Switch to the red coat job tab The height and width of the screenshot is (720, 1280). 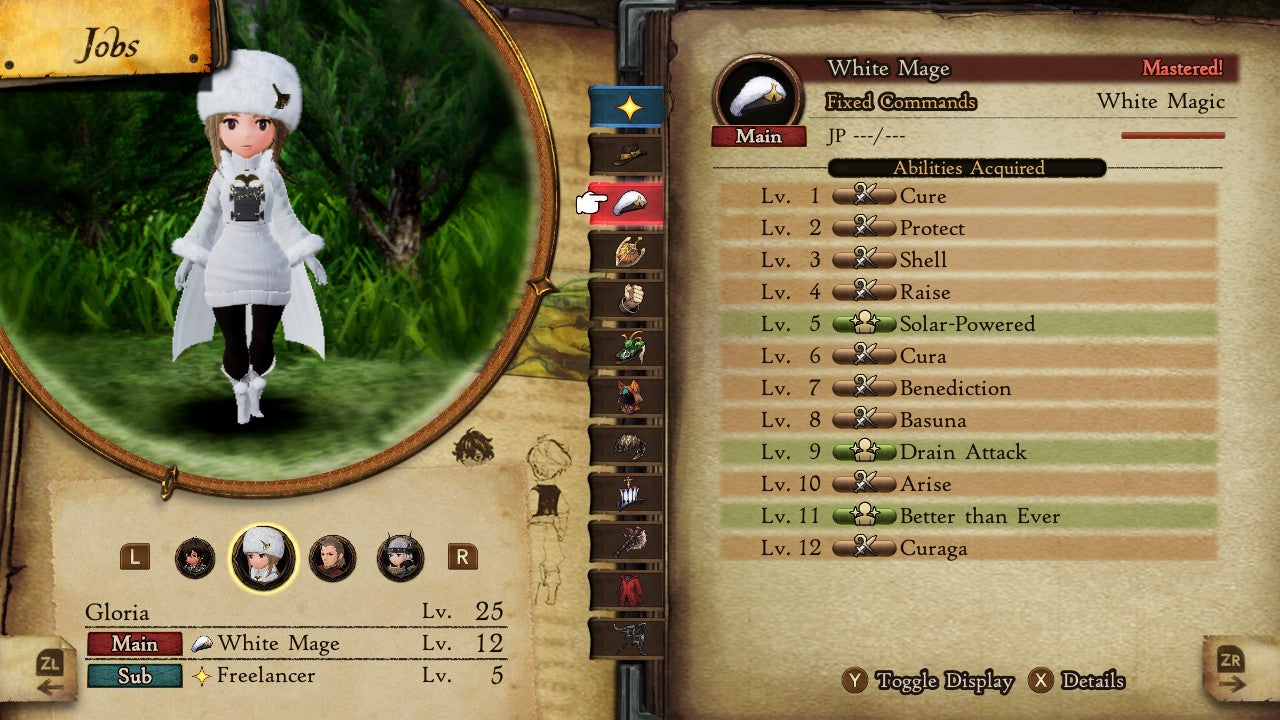[627, 589]
